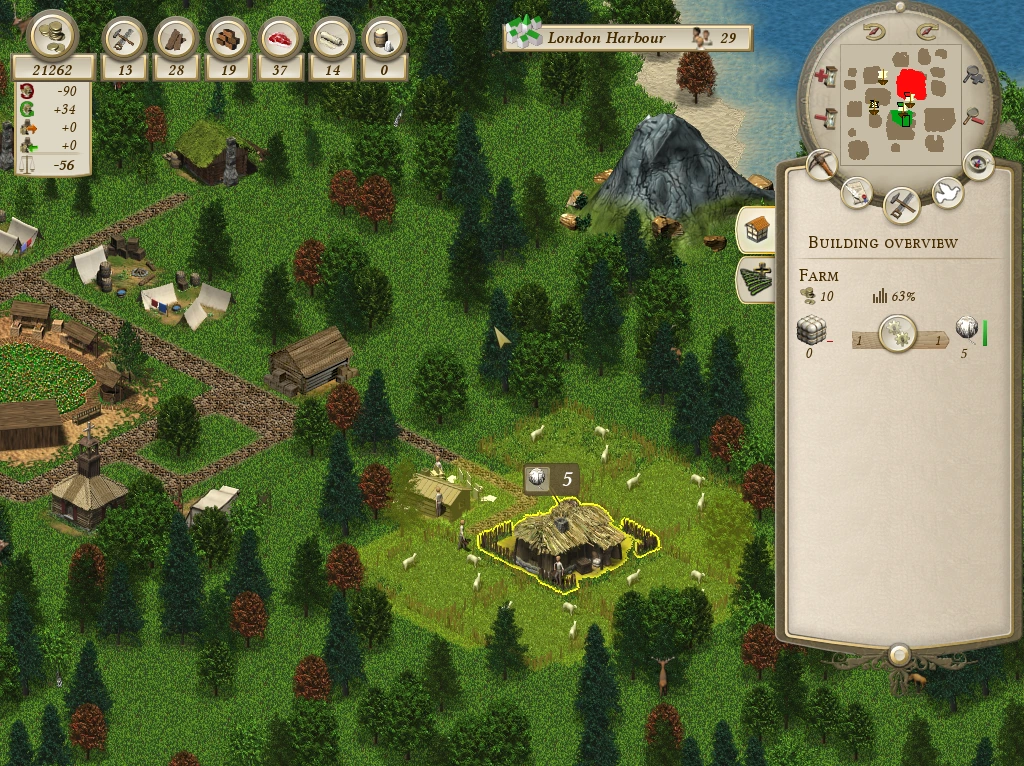Switch to the house building tab

tap(757, 229)
